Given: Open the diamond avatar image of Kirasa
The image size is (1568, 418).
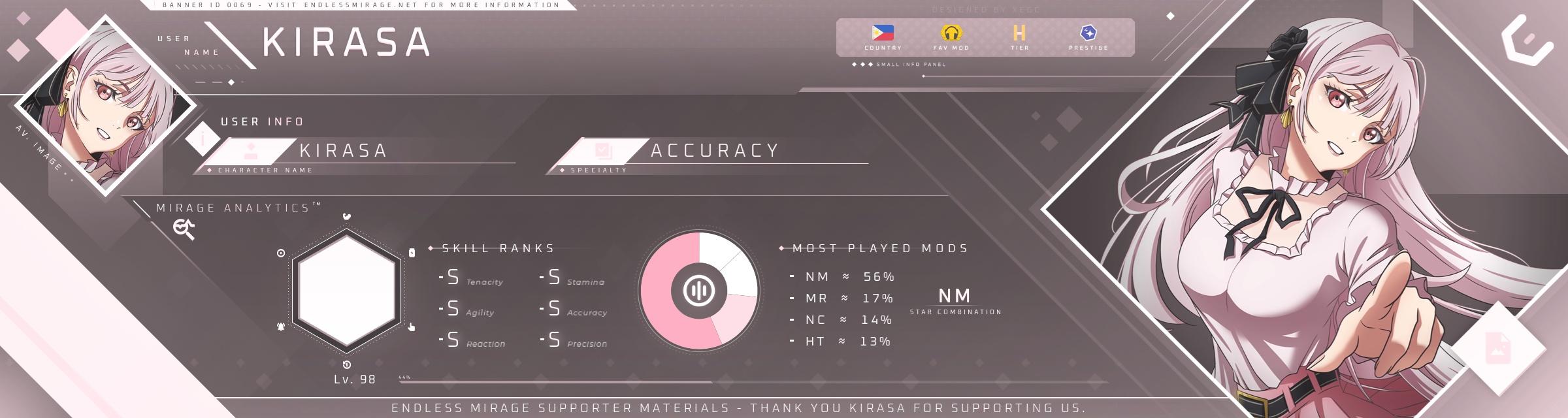Looking at the screenshot, I should 105,104.
